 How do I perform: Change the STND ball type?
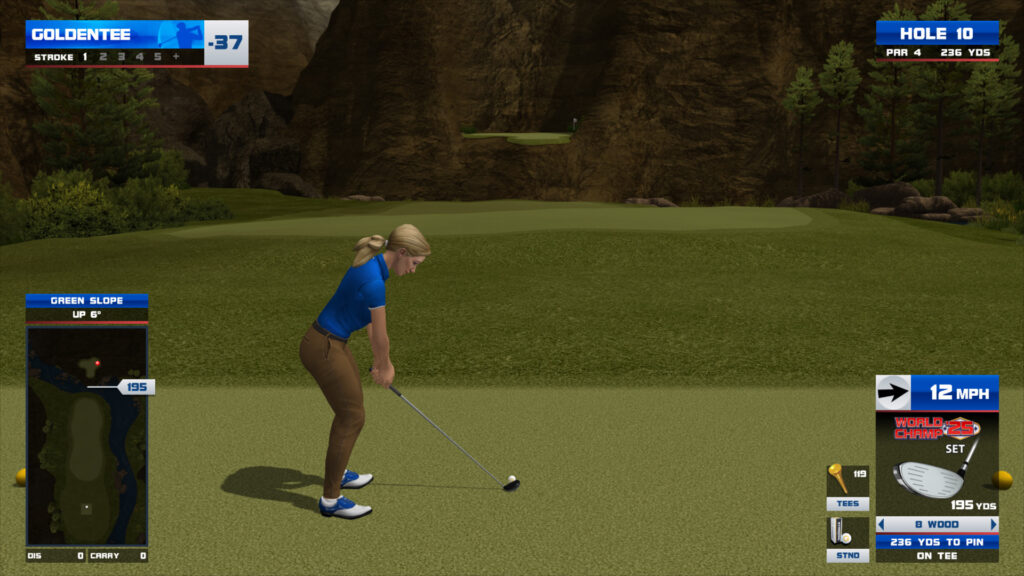click(x=847, y=555)
